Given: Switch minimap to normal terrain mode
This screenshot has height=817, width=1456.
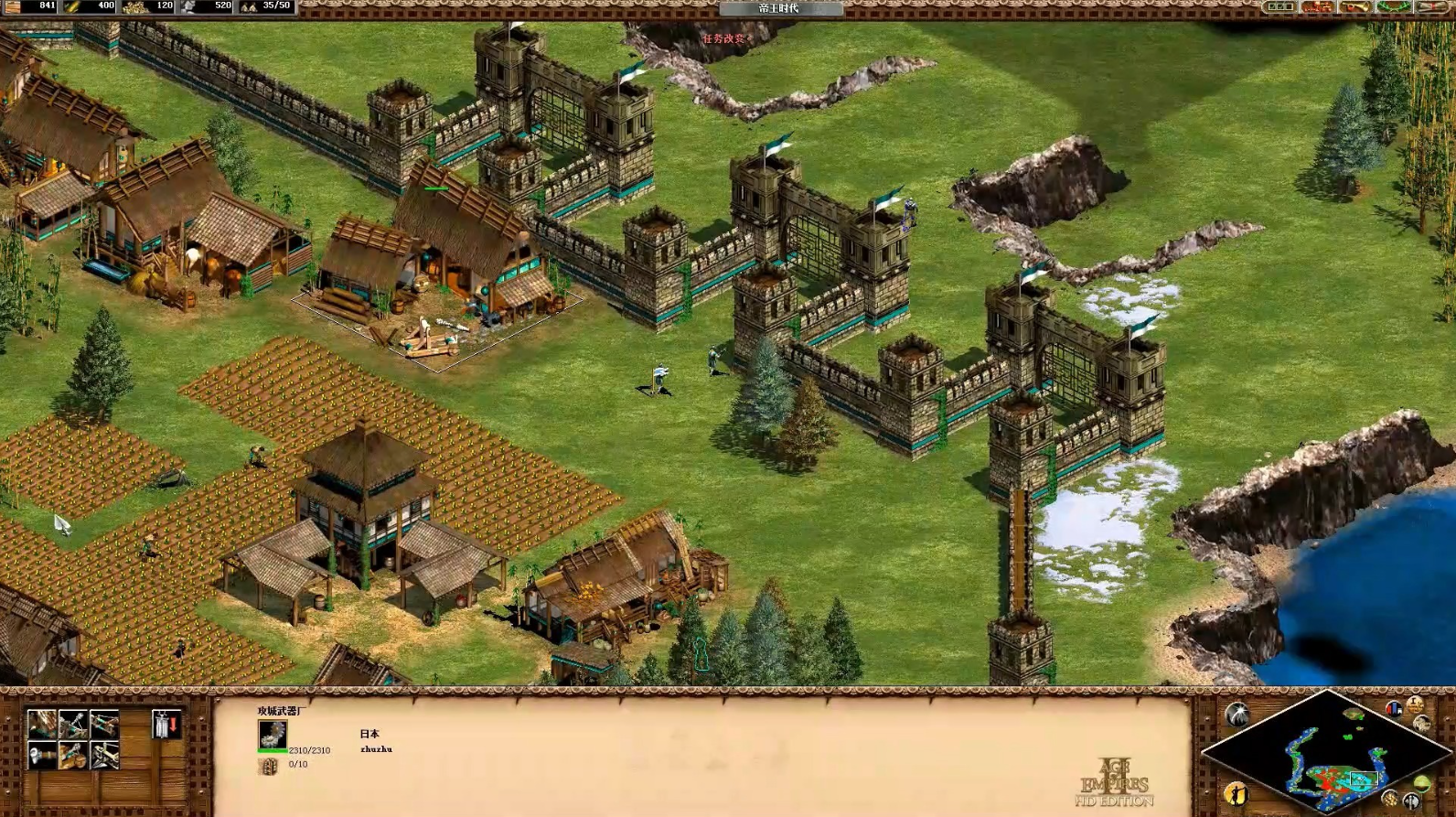Looking at the screenshot, I should pos(1421,784).
